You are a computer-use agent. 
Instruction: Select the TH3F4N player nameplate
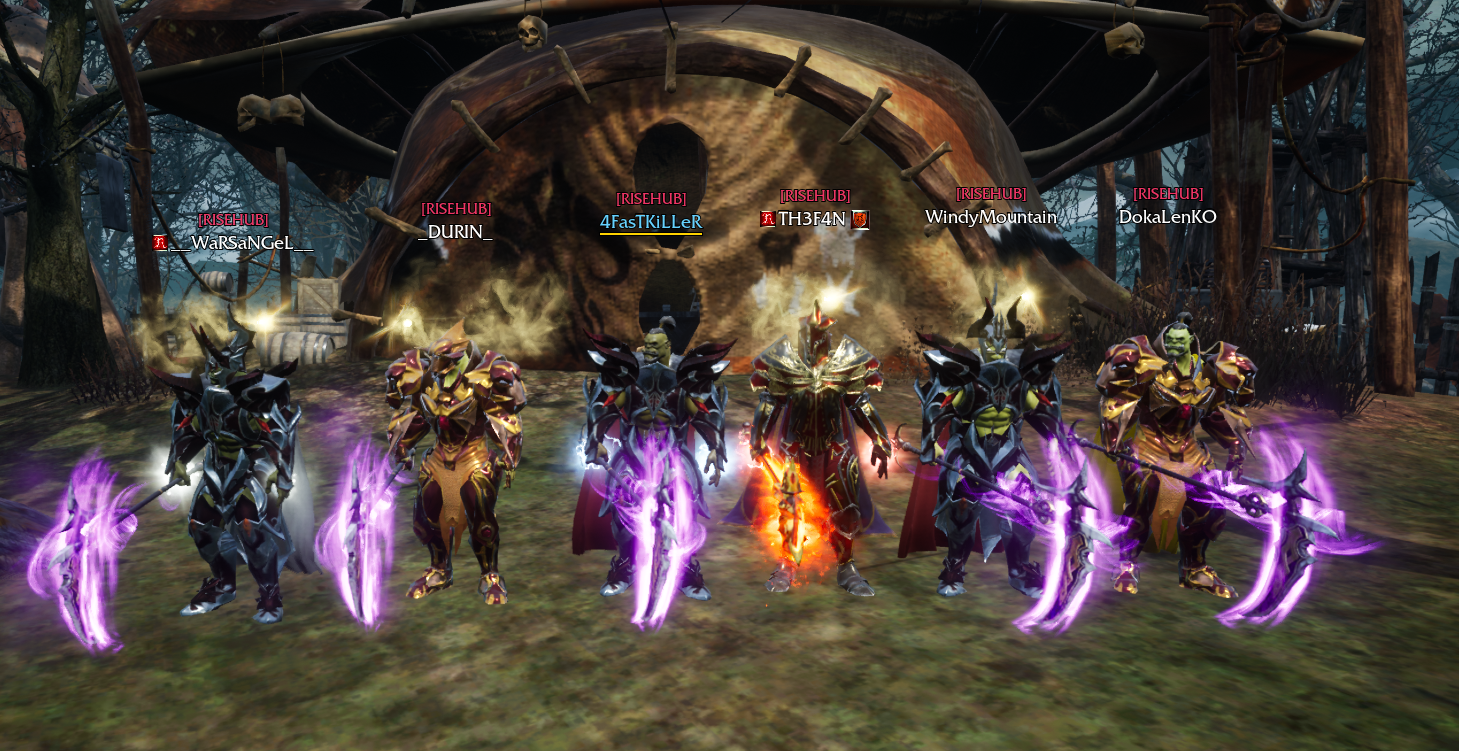812,219
